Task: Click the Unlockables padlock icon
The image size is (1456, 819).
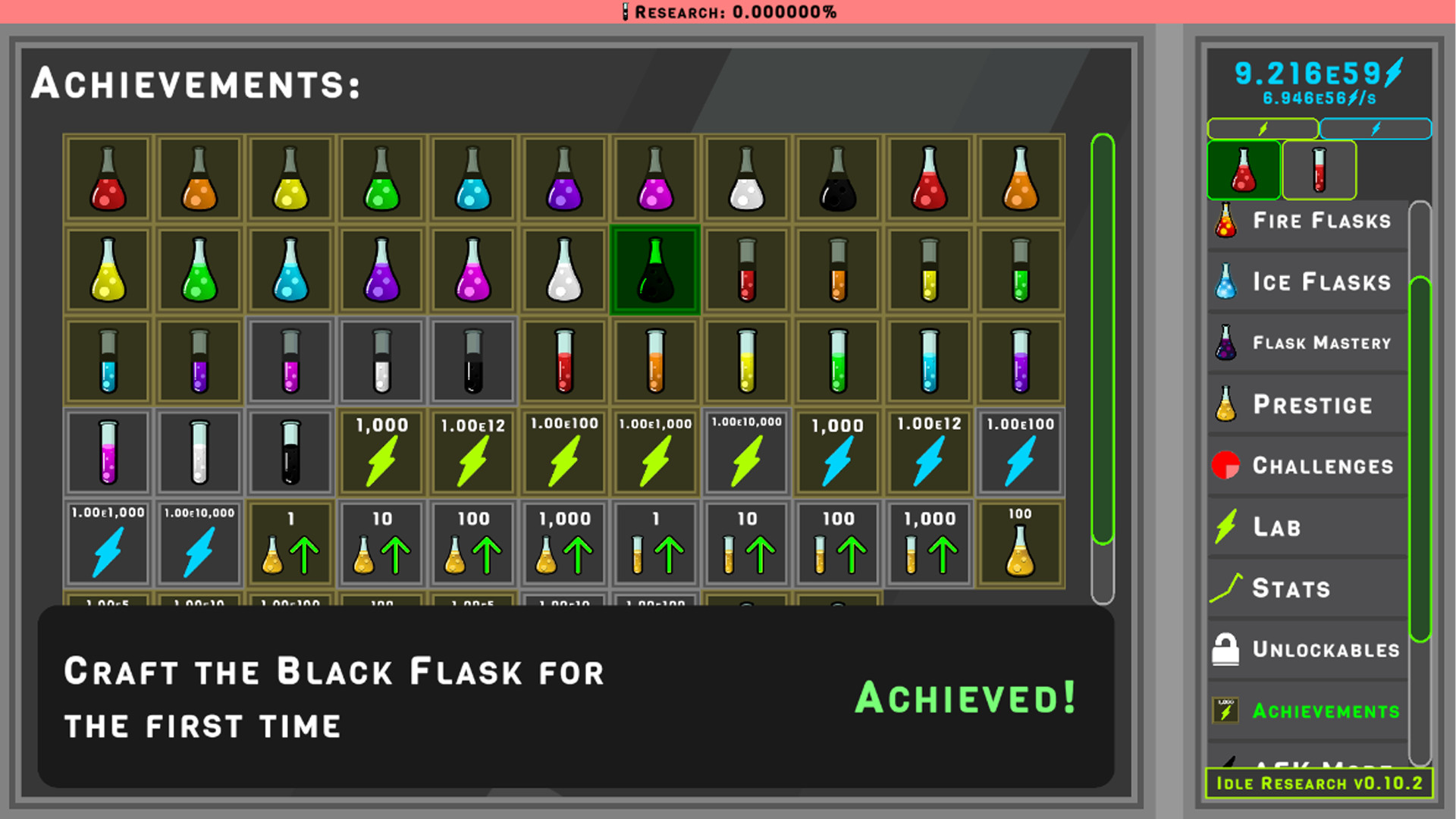Action: click(1227, 649)
